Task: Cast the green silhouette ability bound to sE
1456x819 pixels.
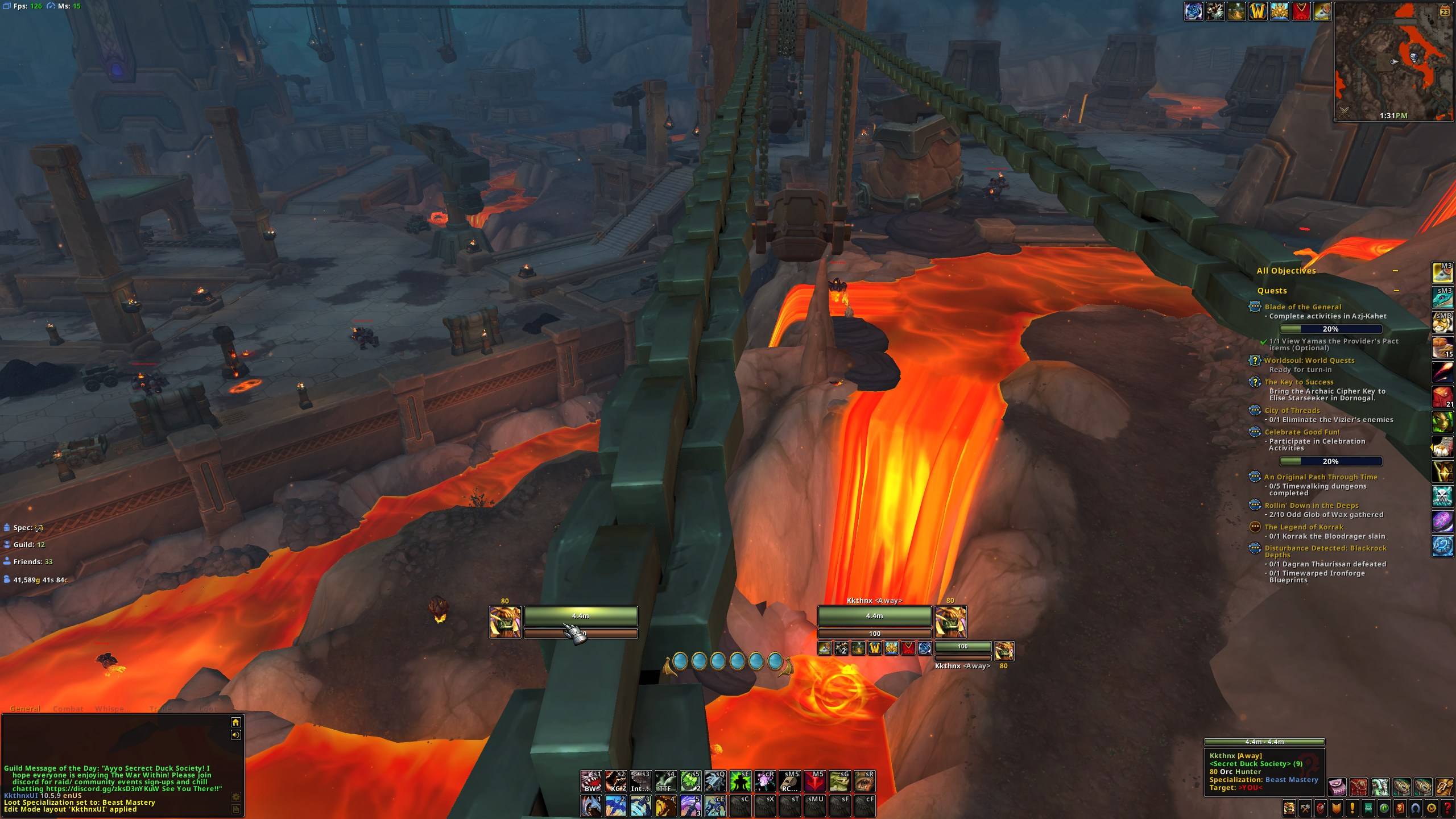Action: click(740, 782)
